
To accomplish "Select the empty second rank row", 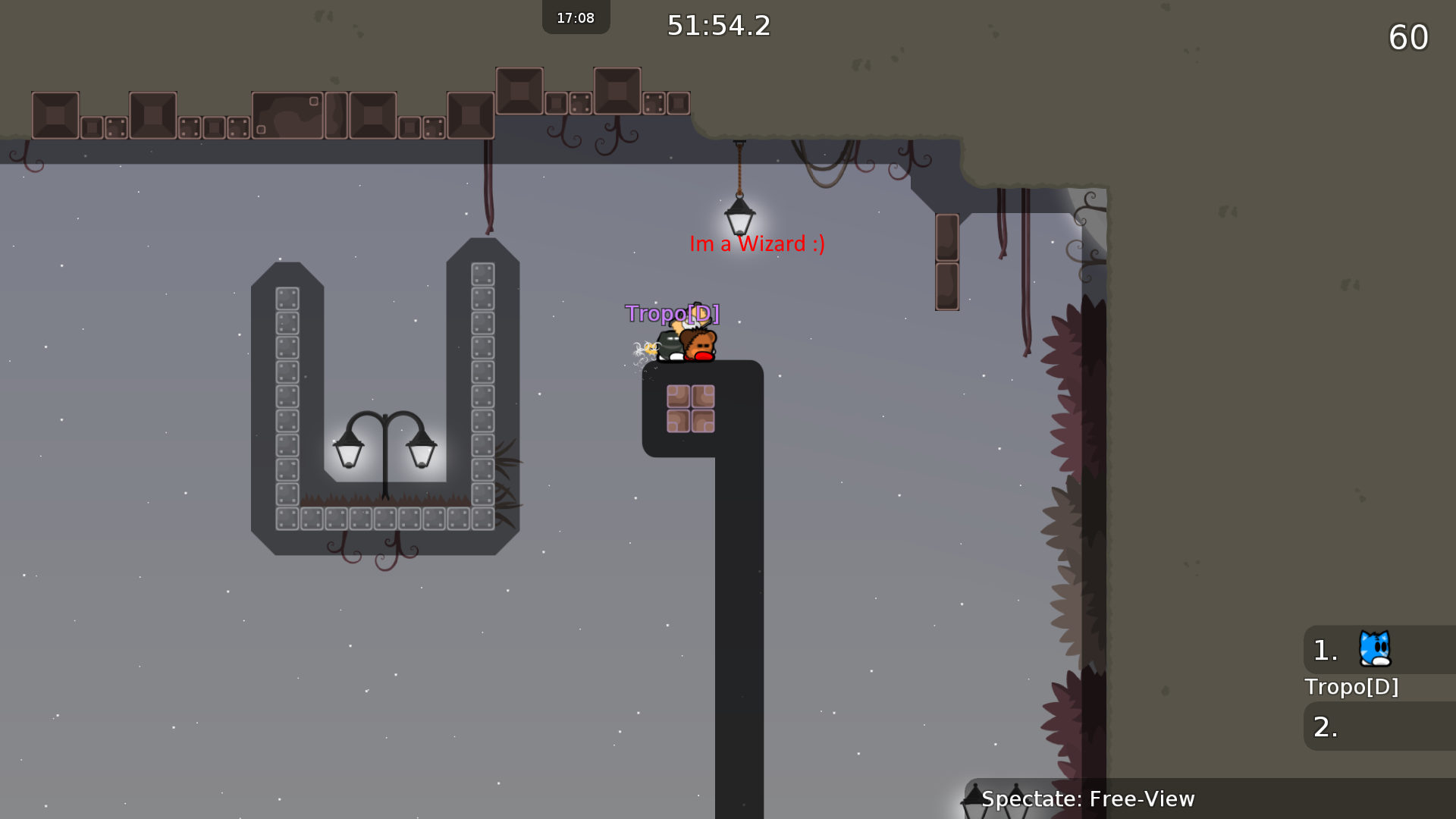I will 1379,726.
